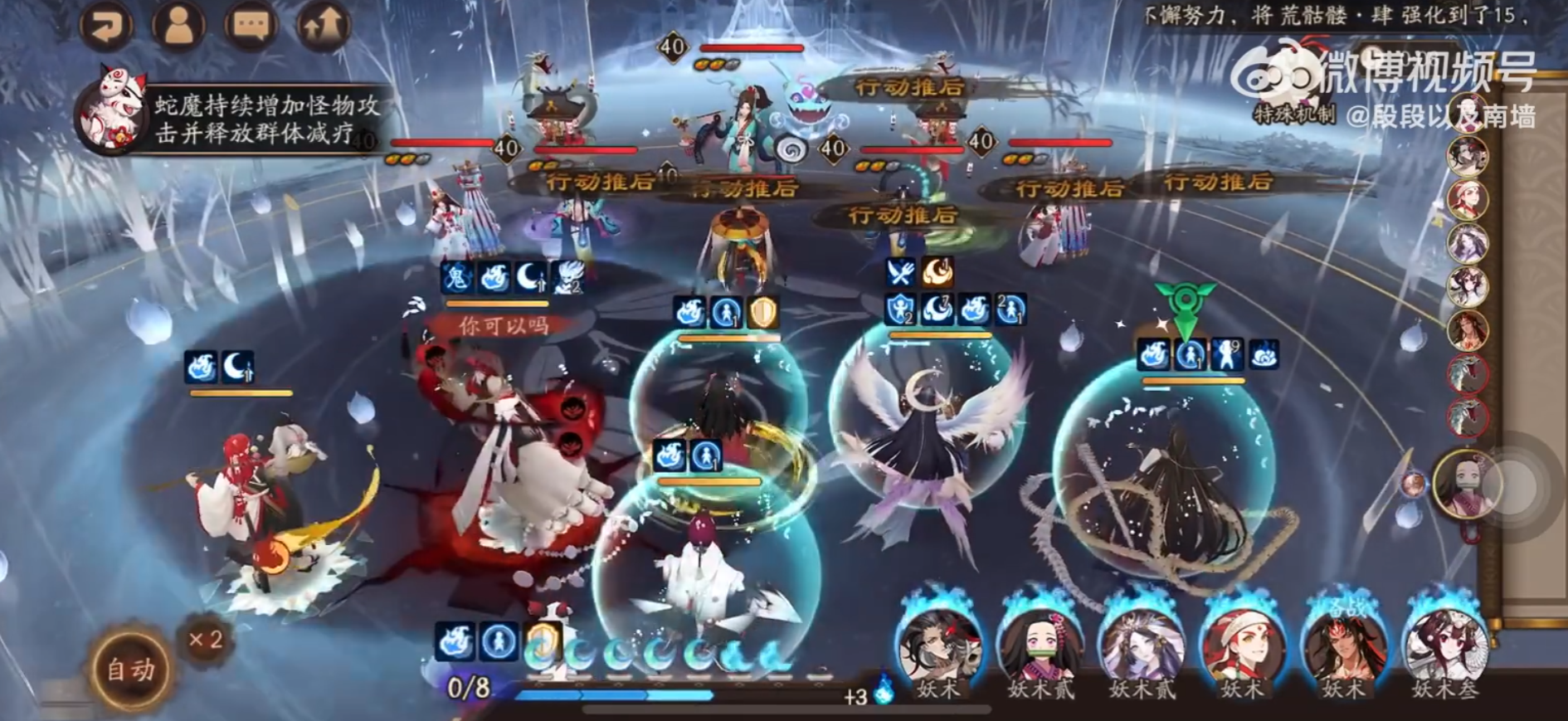1568x721 pixels.
Task: Tap the curved back arrow button
Action: 106,25
